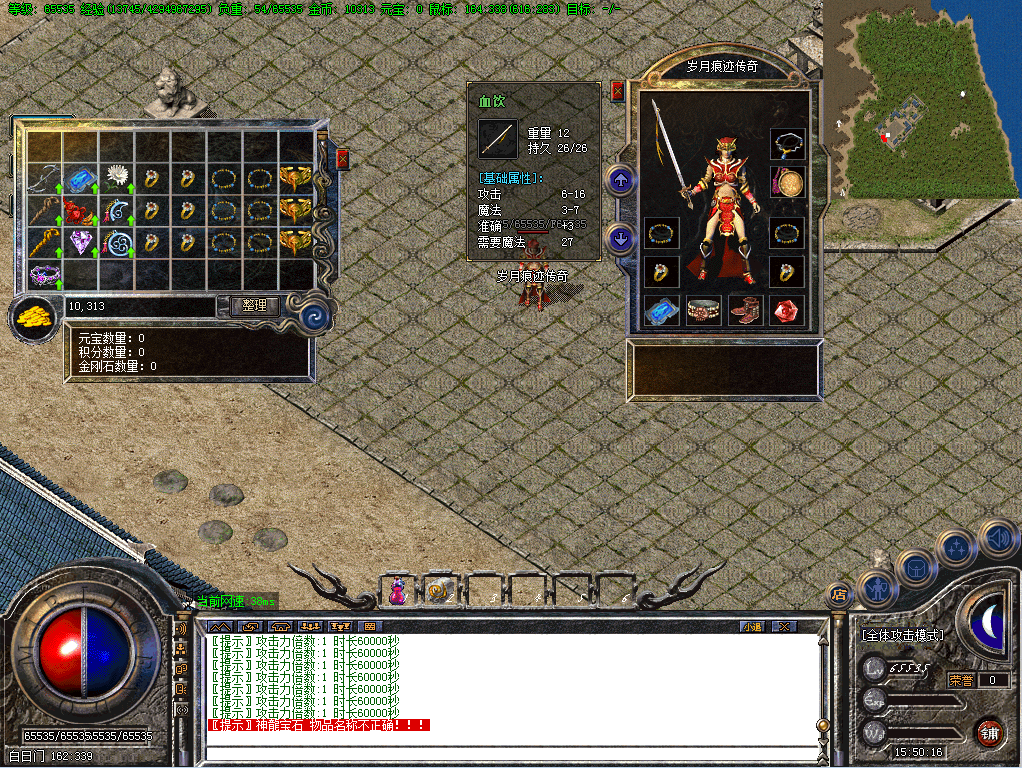Select the equipped red gemstone slot
The width and height of the screenshot is (1022, 768).
click(x=787, y=310)
